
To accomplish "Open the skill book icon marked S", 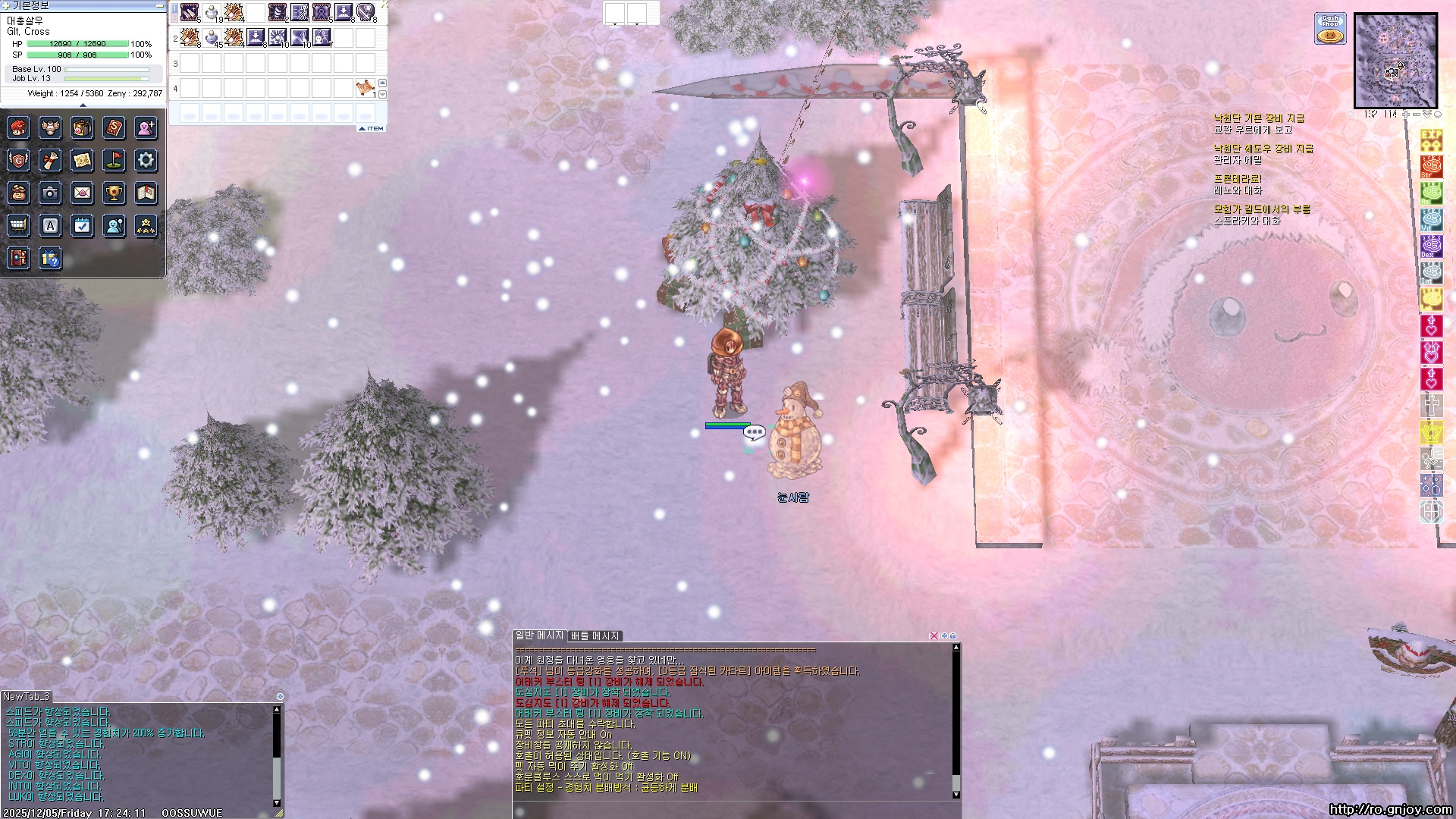I will tap(114, 127).
